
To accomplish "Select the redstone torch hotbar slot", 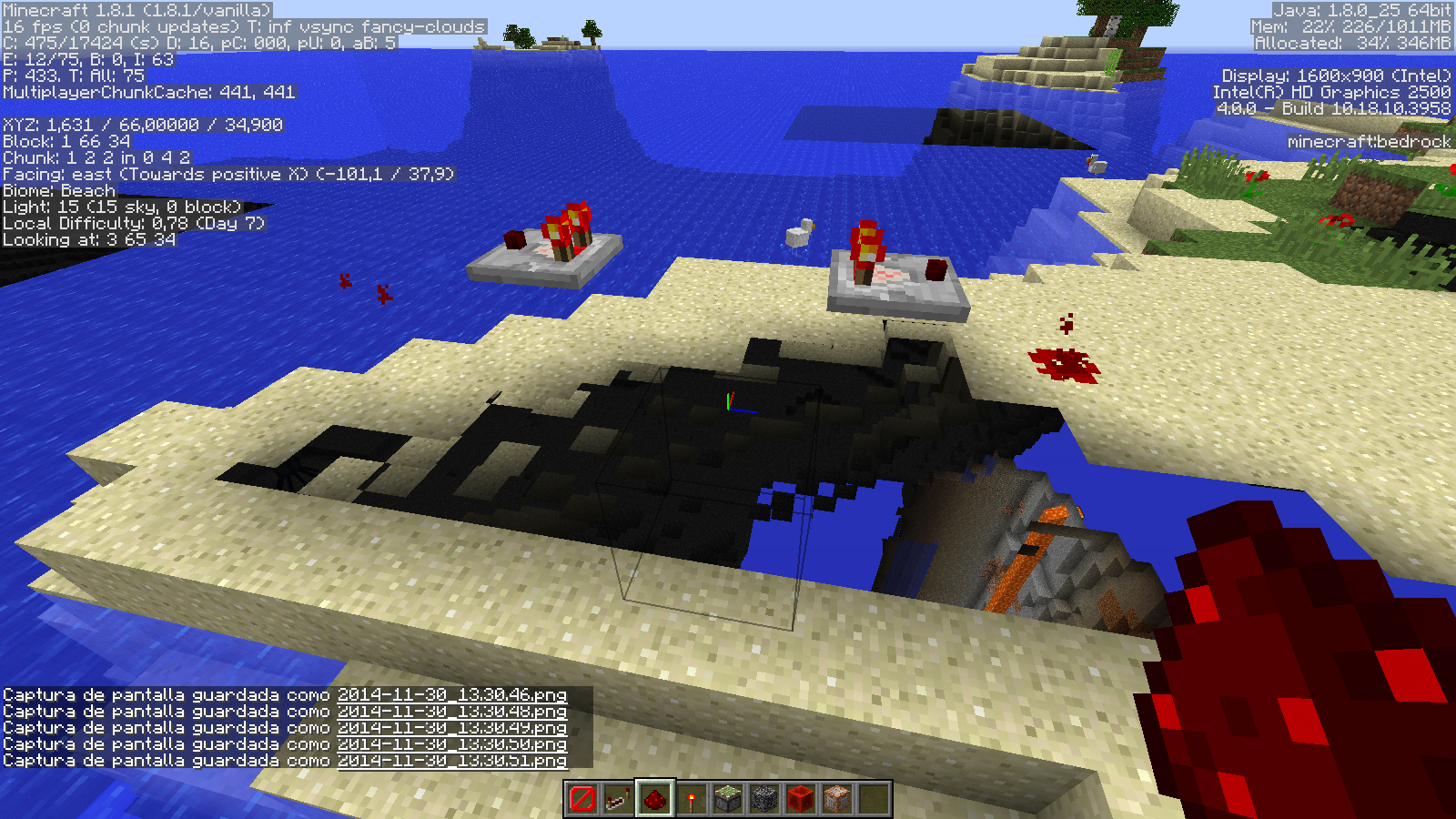I will point(692,799).
